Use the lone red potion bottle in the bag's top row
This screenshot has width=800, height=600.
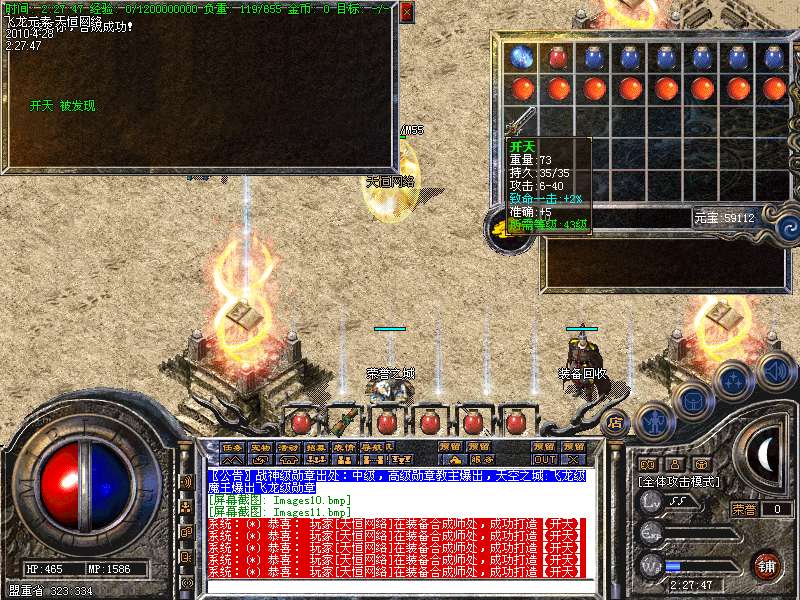coord(557,57)
